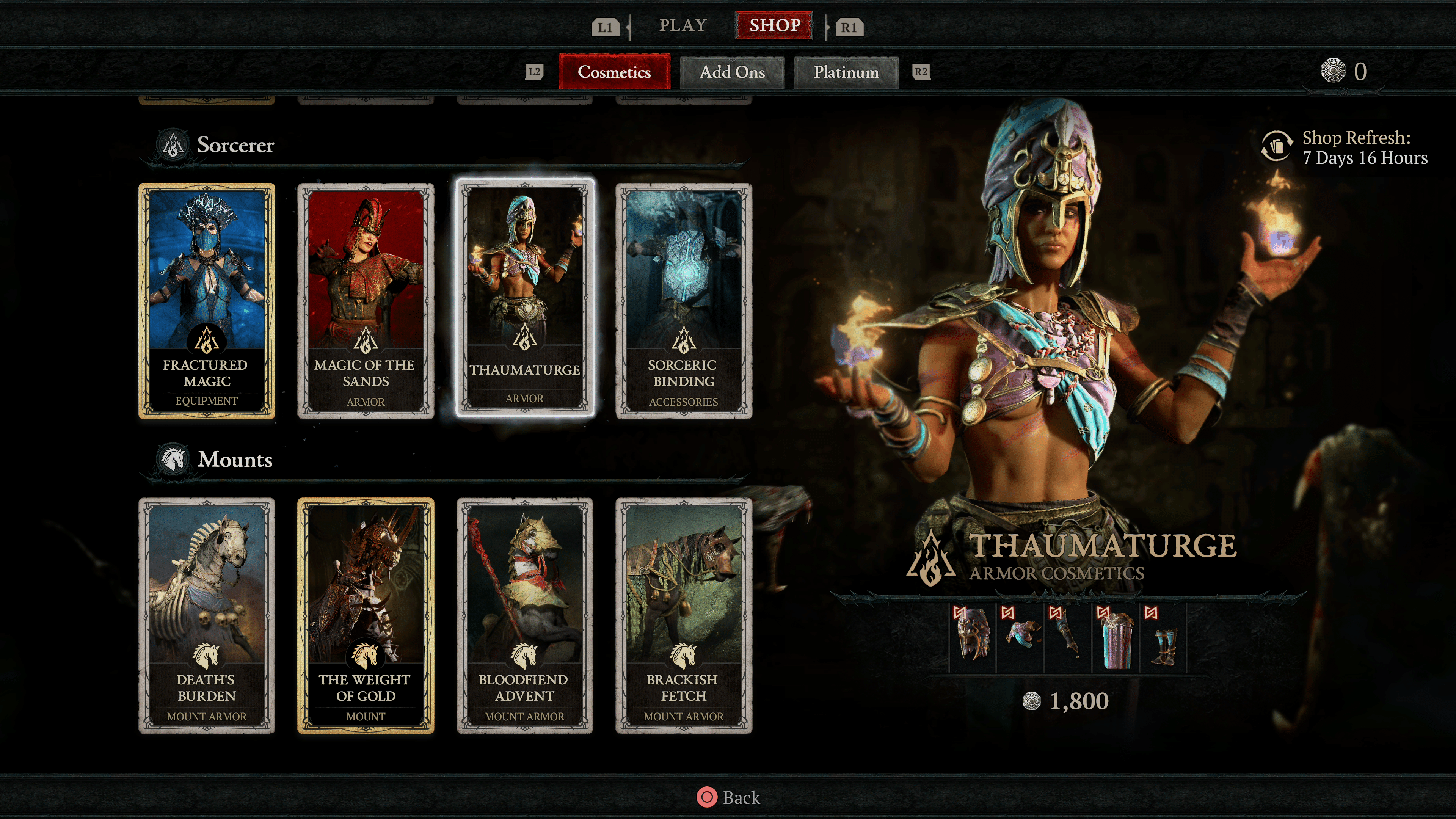
Task: Inspect the Thaumaturge helmet piece icon
Action: pos(973,637)
